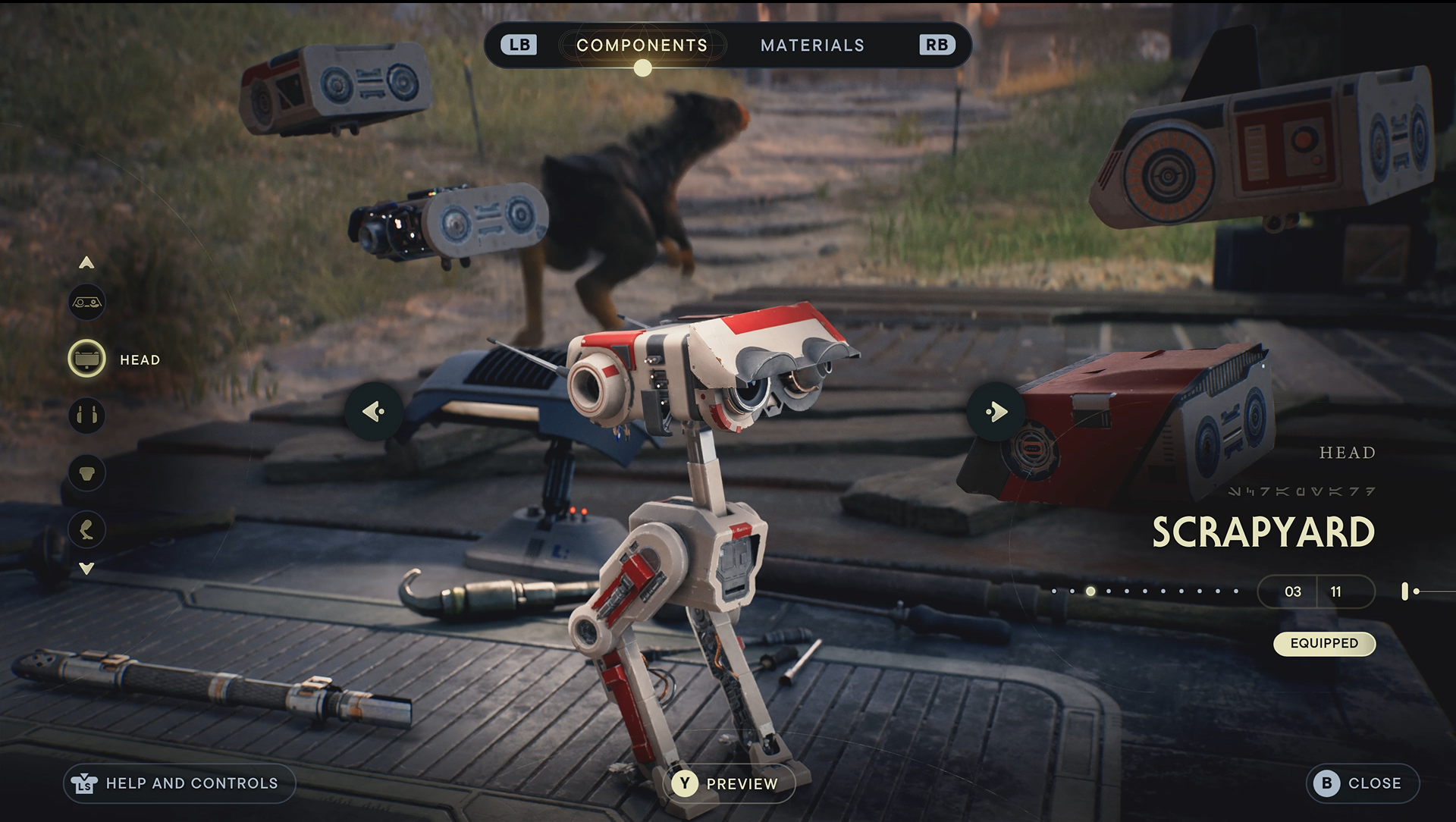Screen dimensions: 1456x822
Task: Select the photoreceptors (eyes) category icon
Action: [87, 303]
